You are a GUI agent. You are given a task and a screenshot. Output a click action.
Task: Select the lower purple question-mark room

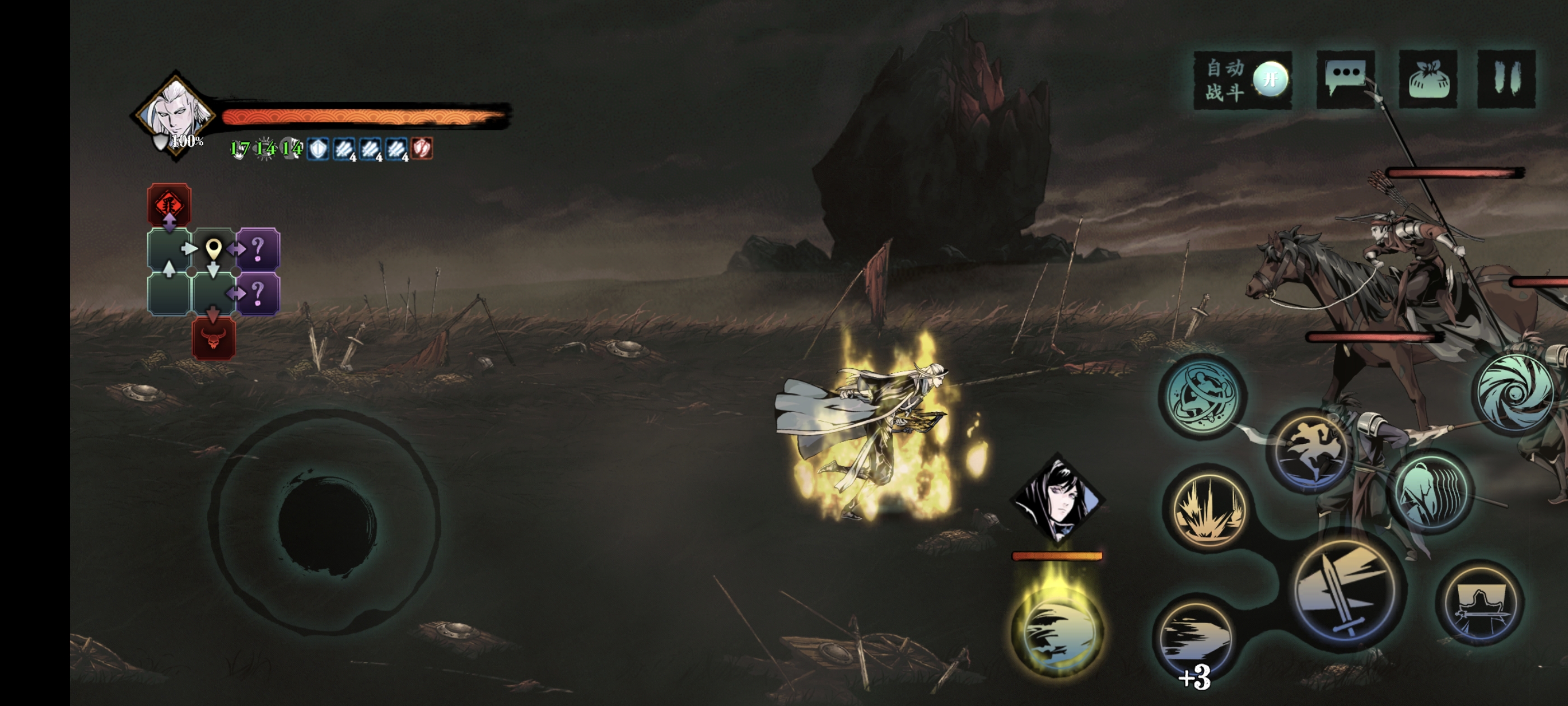(258, 294)
